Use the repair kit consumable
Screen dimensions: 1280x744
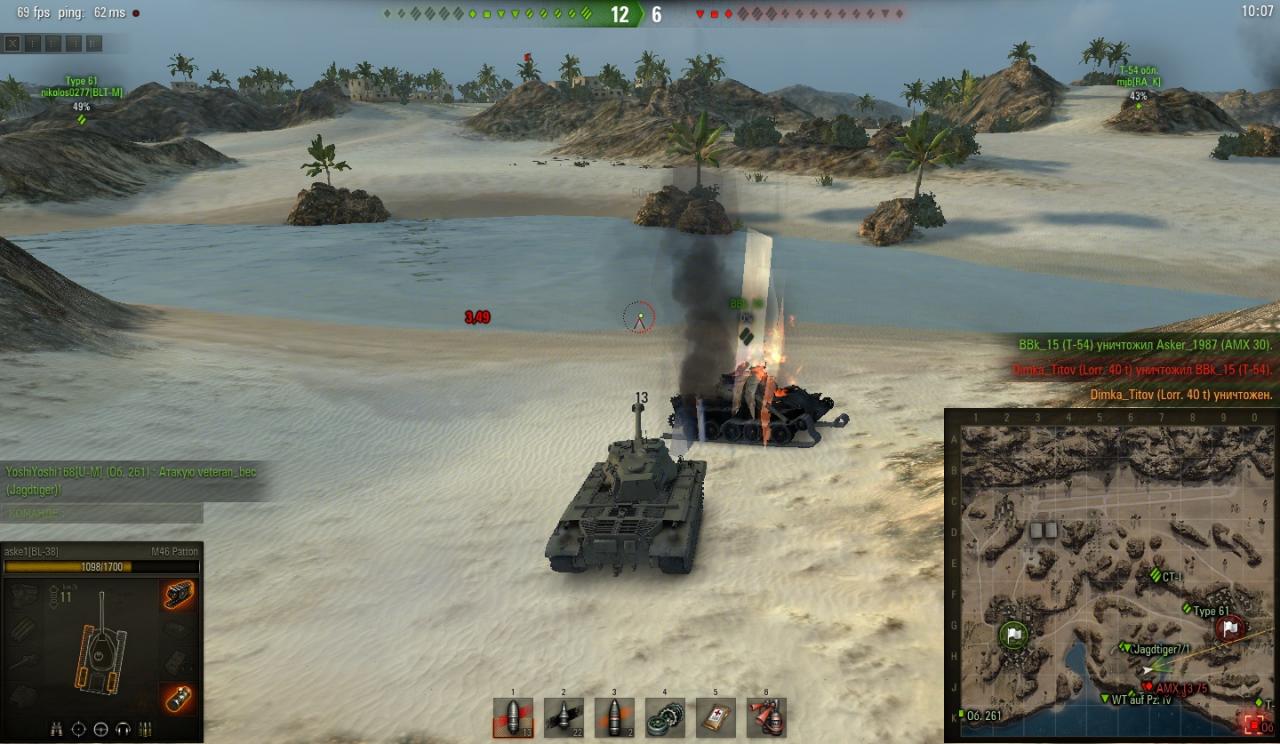pos(665,717)
